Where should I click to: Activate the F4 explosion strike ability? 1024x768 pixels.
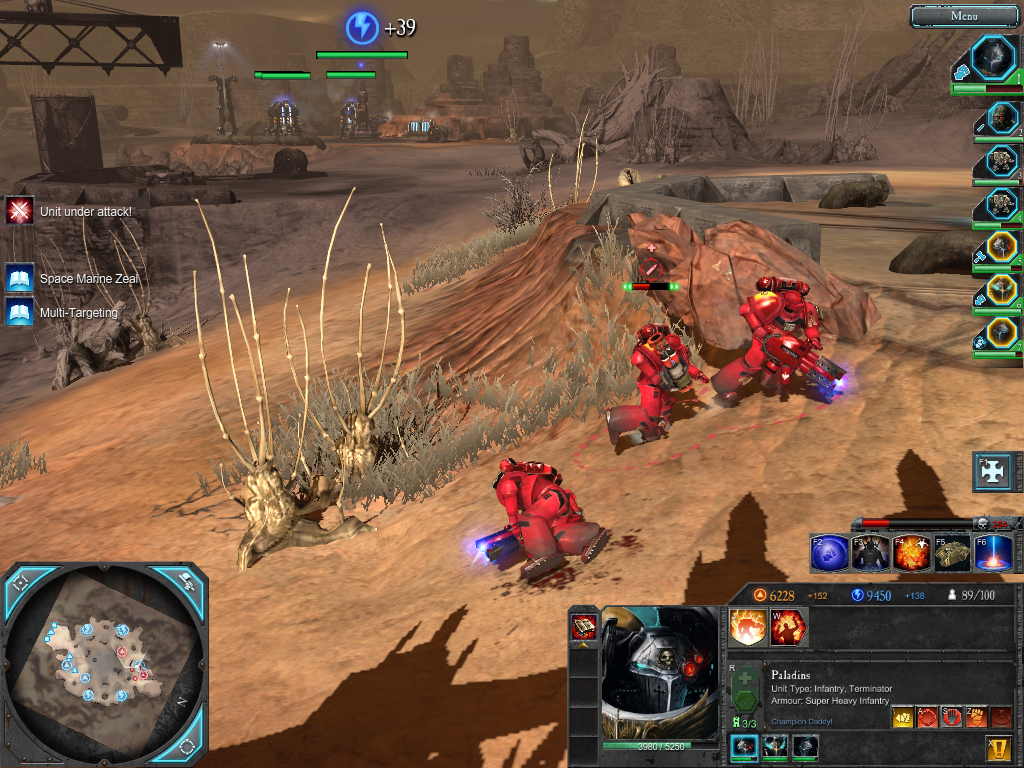pos(911,553)
